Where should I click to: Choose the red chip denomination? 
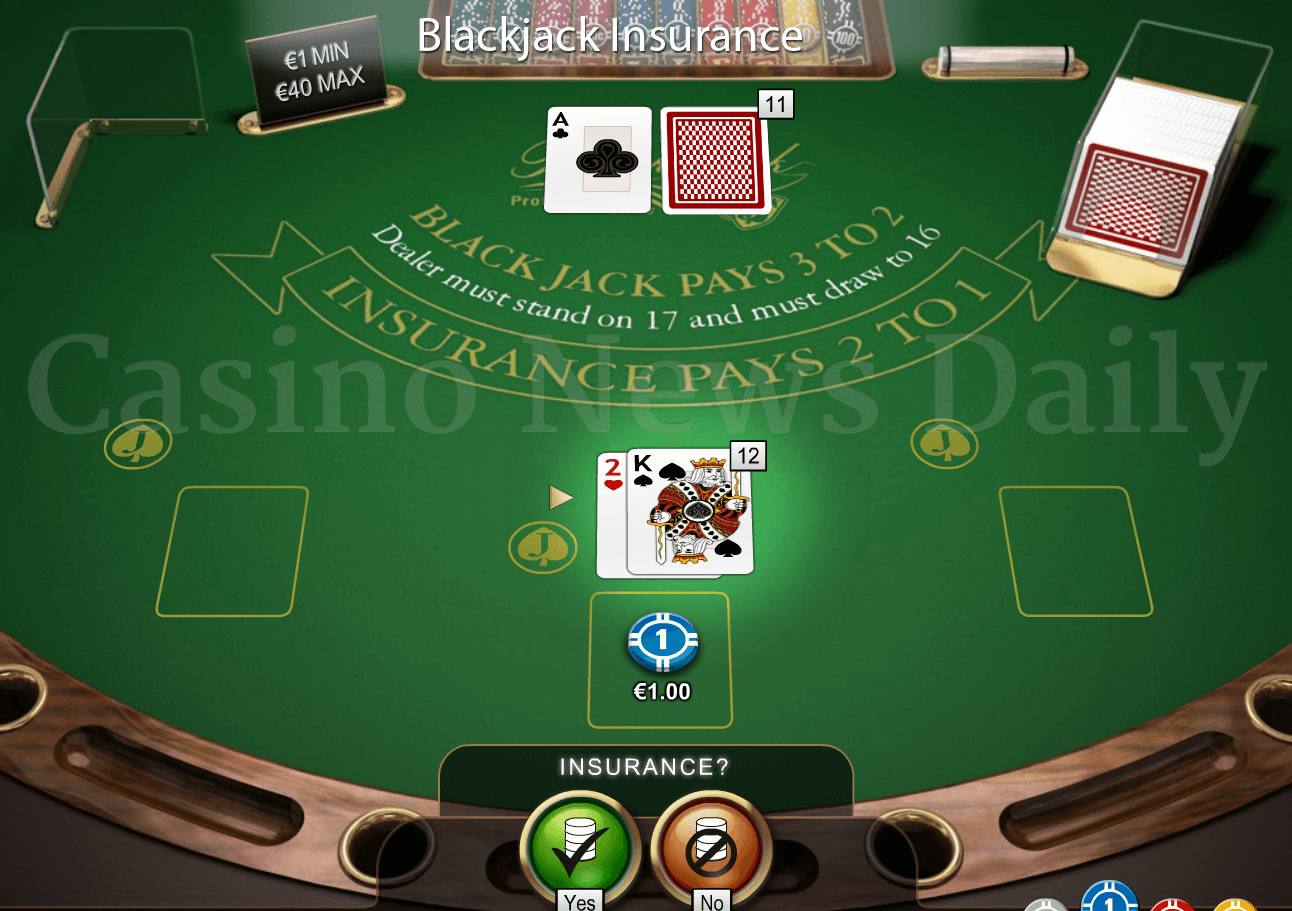coord(1170,906)
